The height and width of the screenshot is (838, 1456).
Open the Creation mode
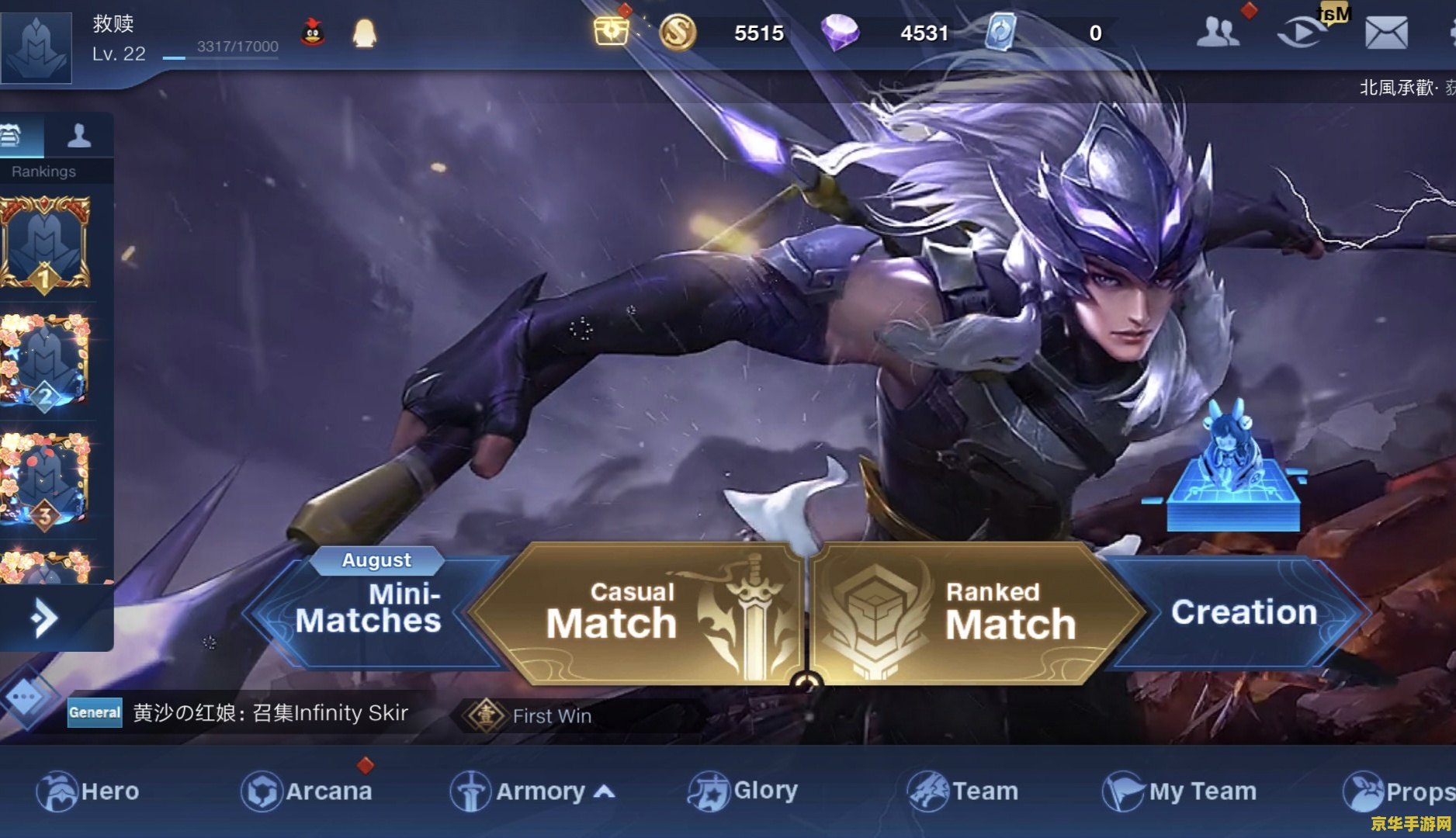click(x=1243, y=612)
